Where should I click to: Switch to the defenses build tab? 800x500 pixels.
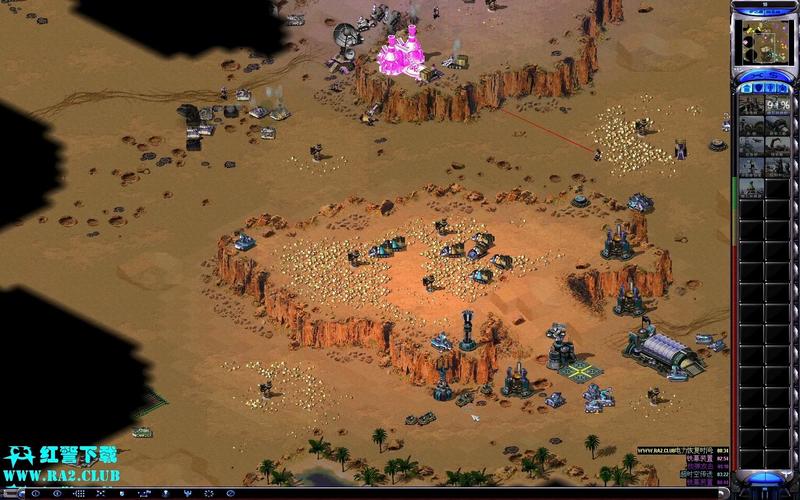coord(758,89)
